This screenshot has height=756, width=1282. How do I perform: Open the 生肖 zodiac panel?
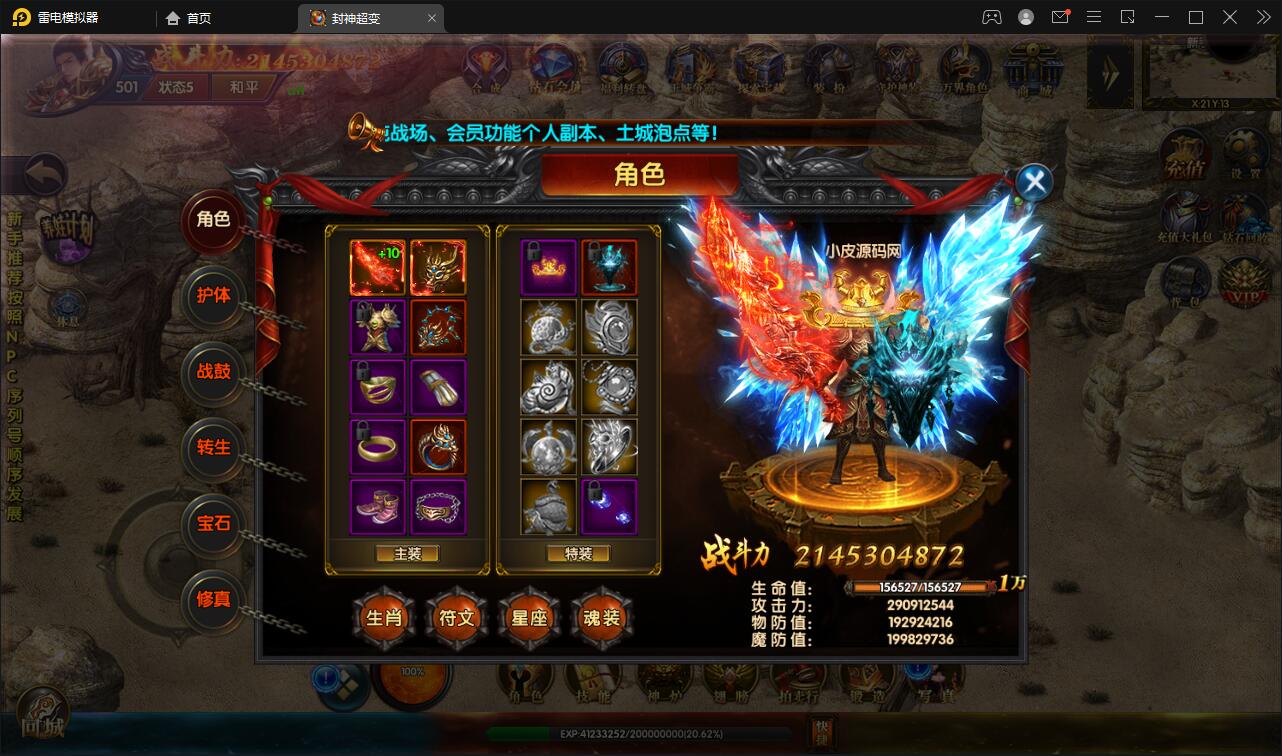[x=382, y=619]
